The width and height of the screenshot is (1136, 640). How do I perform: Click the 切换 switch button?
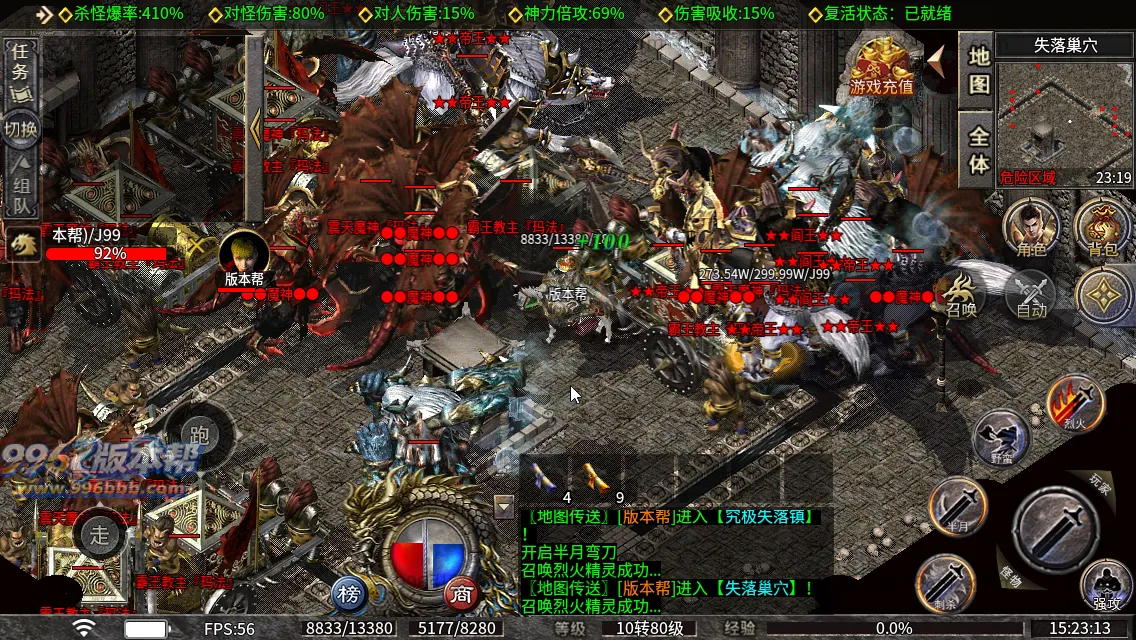coord(20,129)
